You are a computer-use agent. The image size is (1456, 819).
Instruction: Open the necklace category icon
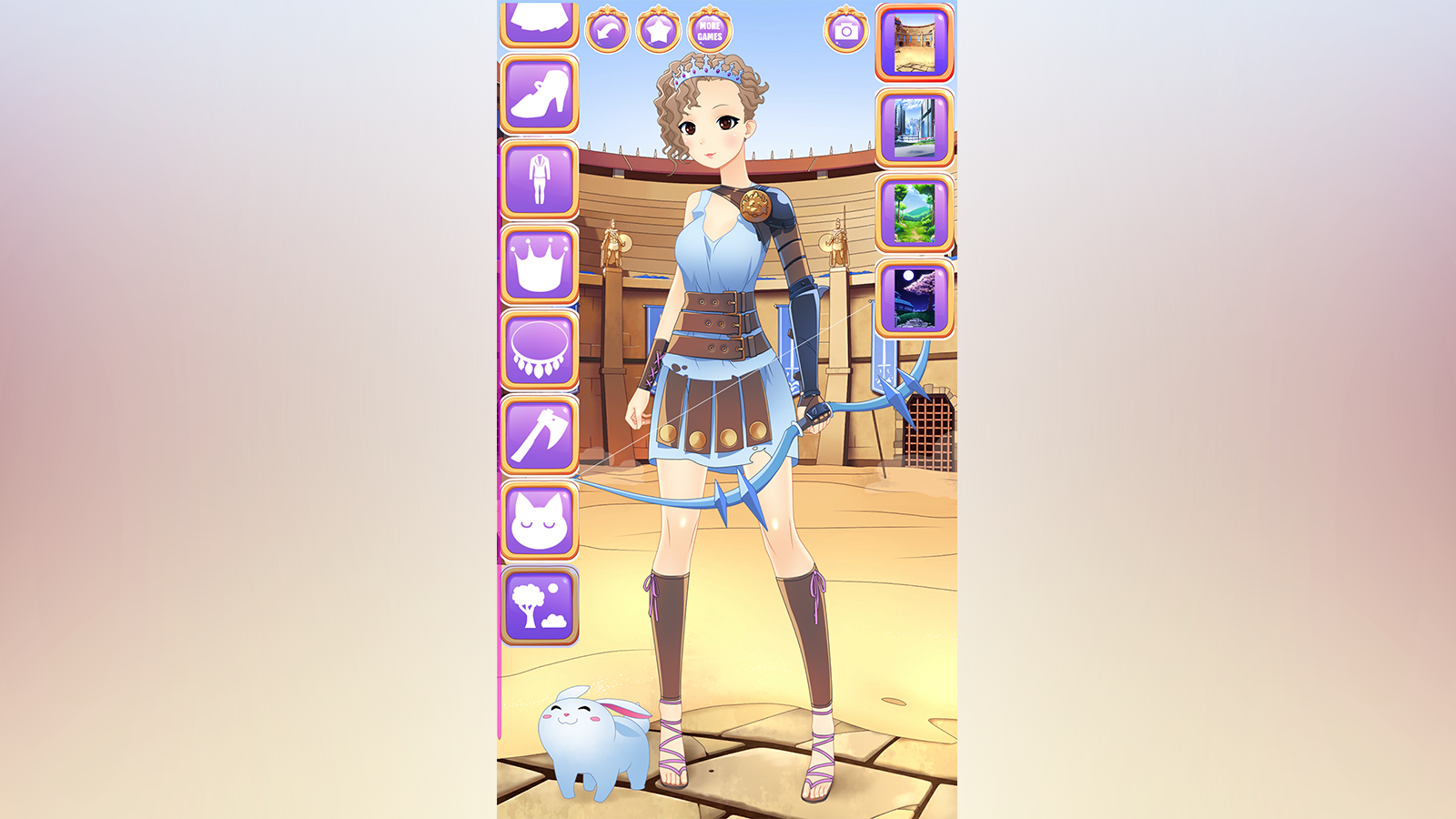[539, 350]
